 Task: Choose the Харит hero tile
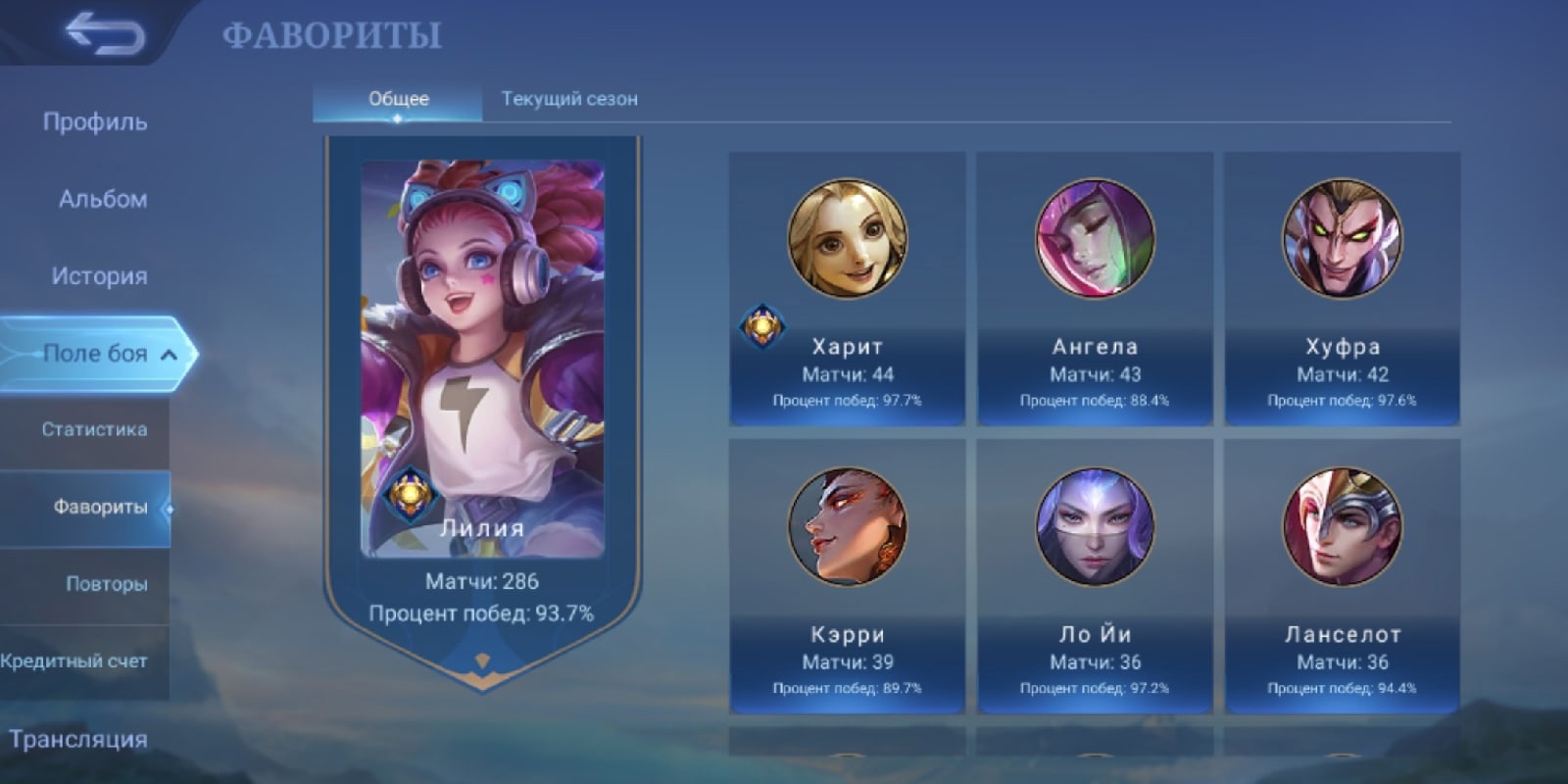pyautogui.click(x=847, y=289)
